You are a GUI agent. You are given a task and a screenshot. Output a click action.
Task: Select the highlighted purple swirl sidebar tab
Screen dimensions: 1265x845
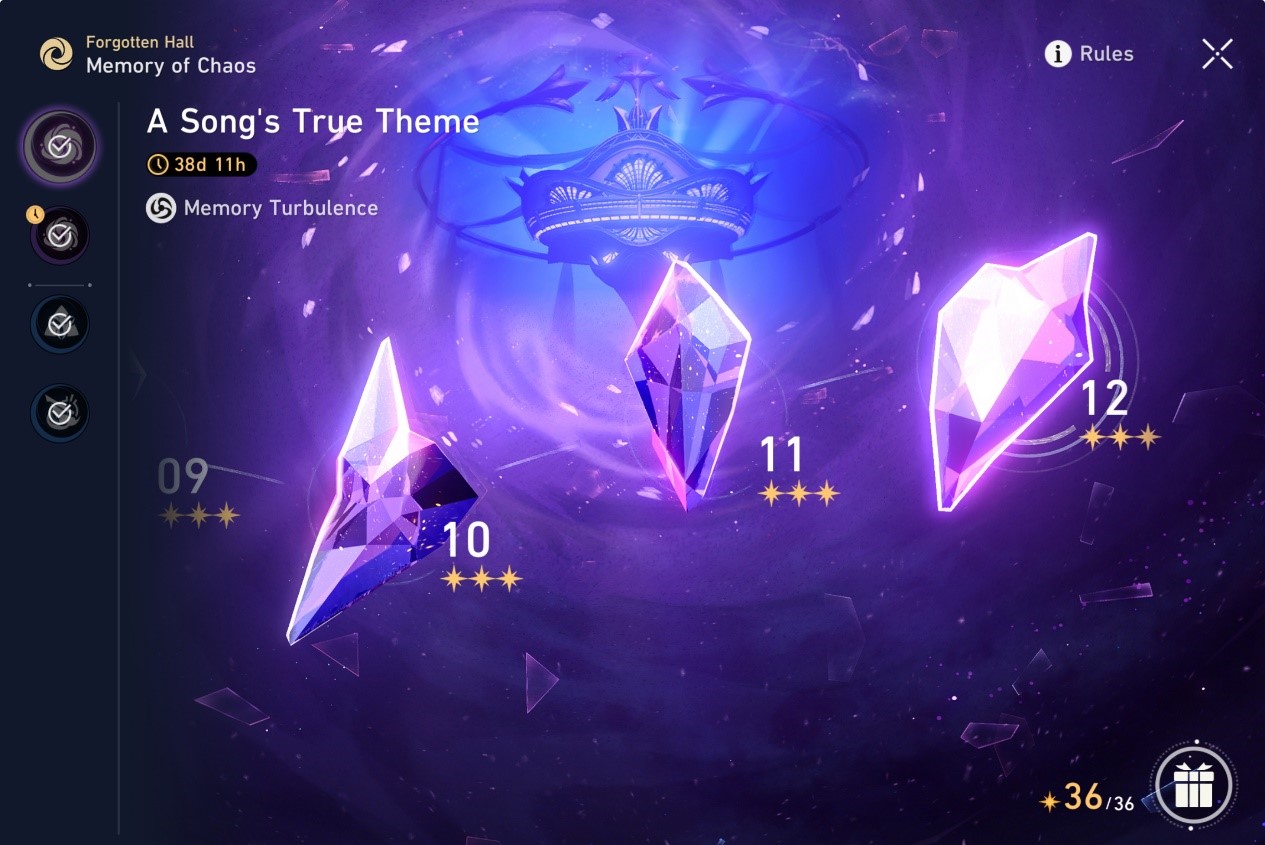pyautogui.click(x=60, y=147)
